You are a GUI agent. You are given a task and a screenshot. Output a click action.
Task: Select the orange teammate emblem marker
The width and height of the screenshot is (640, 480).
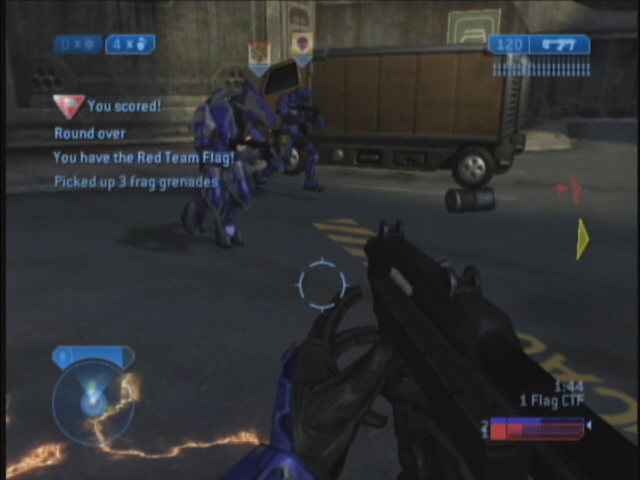[x=259, y=54]
